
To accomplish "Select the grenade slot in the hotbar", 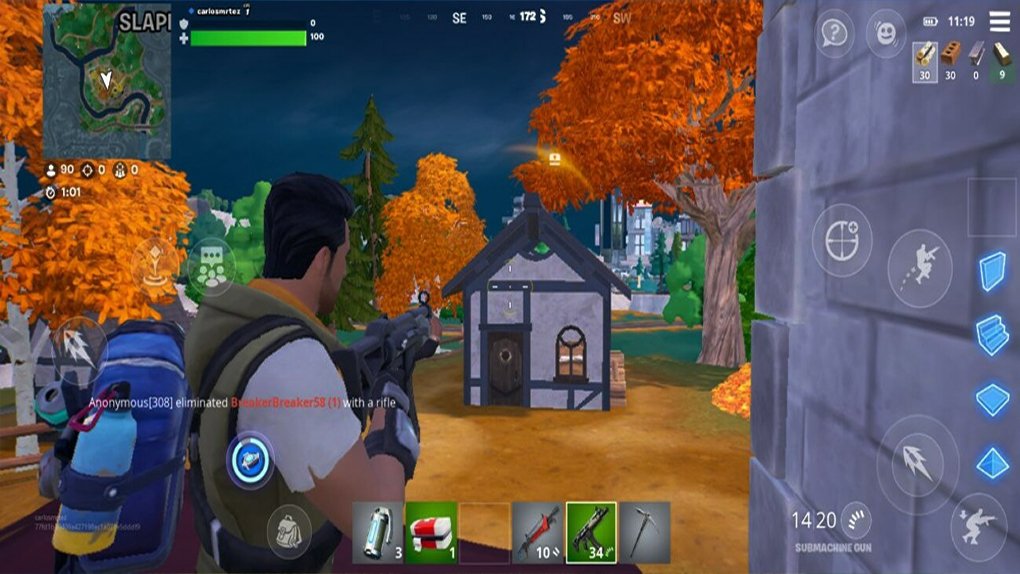I will point(377,532).
